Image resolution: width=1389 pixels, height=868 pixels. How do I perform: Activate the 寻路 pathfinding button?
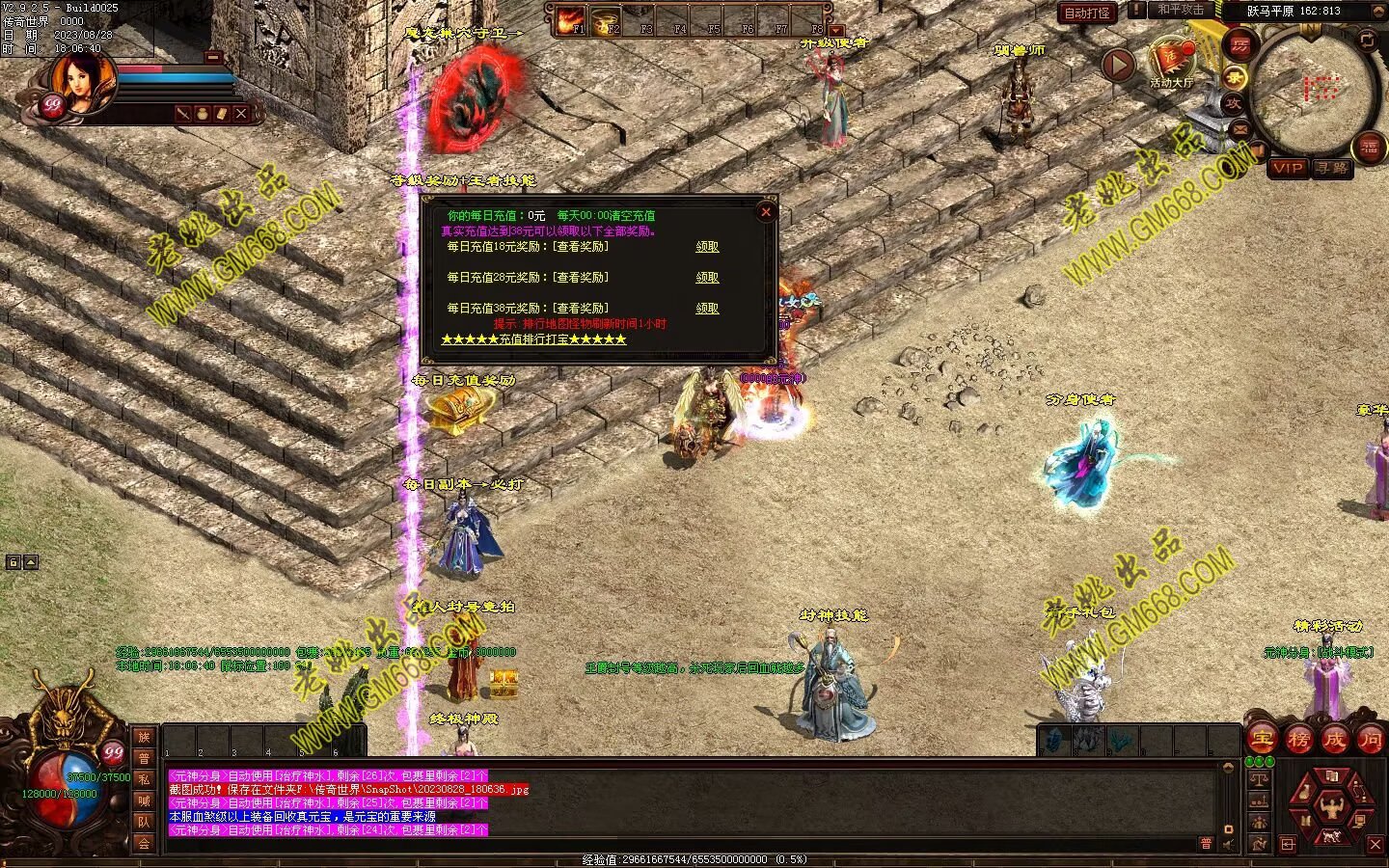[1332, 168]
